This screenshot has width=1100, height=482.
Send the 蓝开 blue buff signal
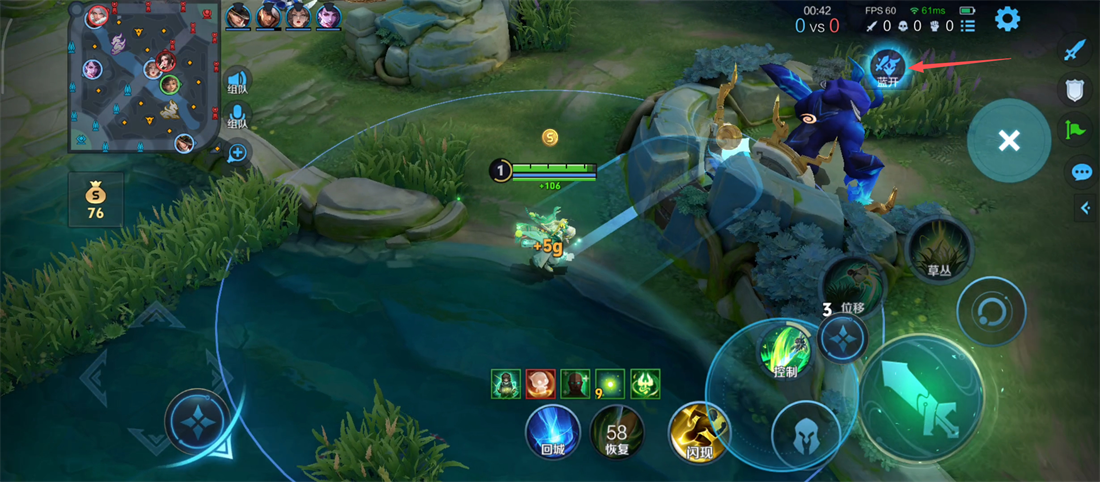point(887,69)
